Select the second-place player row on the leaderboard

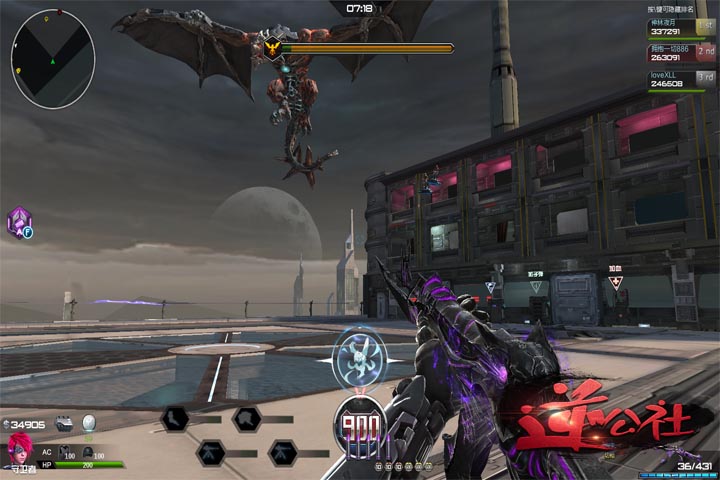(x=682, y=53)
